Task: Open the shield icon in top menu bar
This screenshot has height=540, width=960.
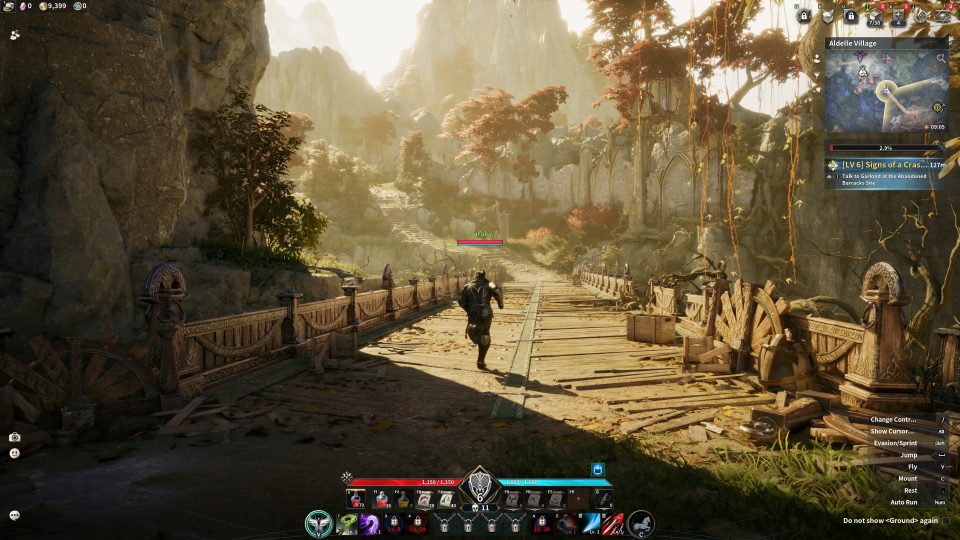Action: click(x=827, y=16)
